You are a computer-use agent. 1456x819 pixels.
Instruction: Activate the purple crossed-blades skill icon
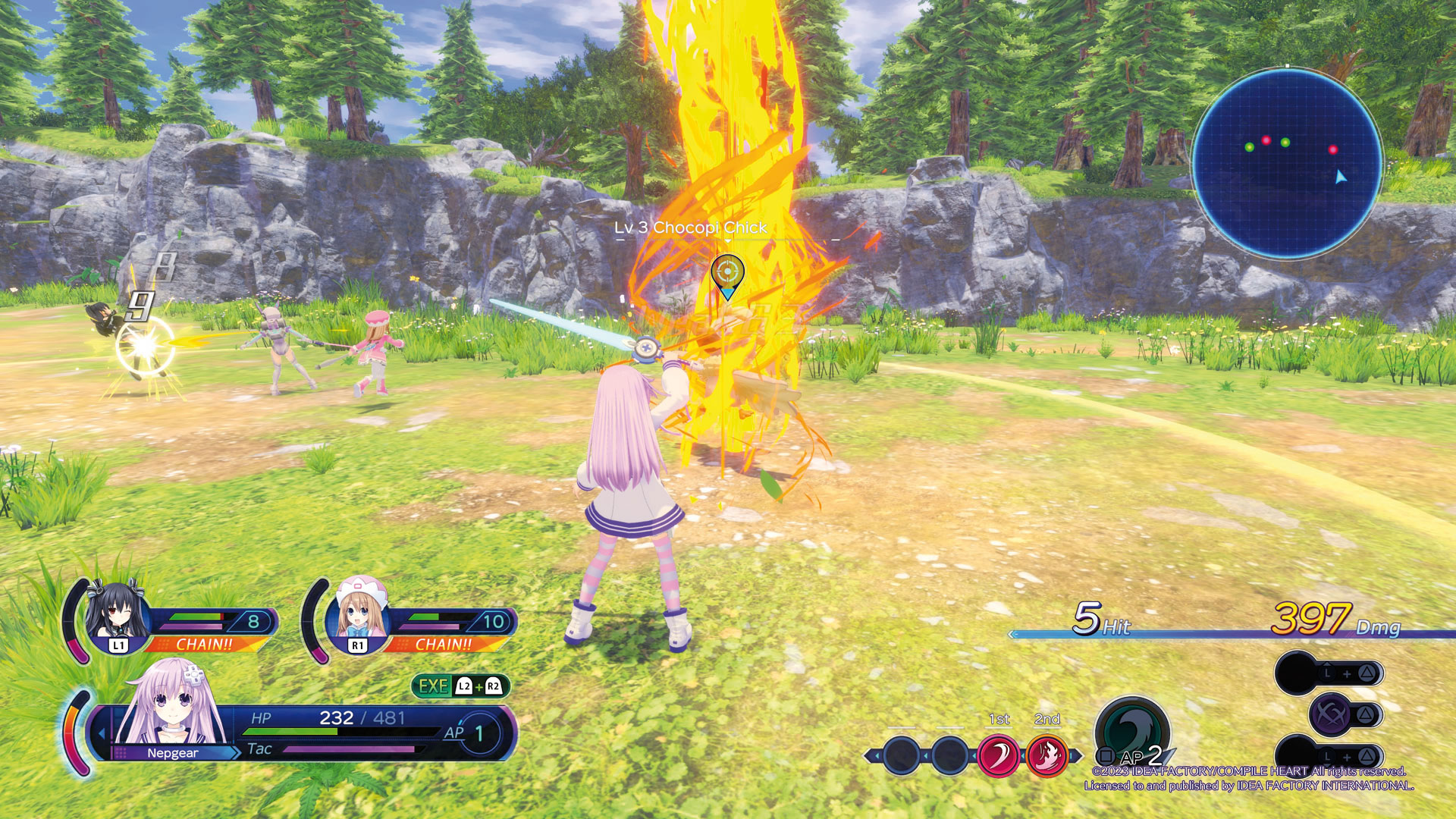pos(1332,714)
